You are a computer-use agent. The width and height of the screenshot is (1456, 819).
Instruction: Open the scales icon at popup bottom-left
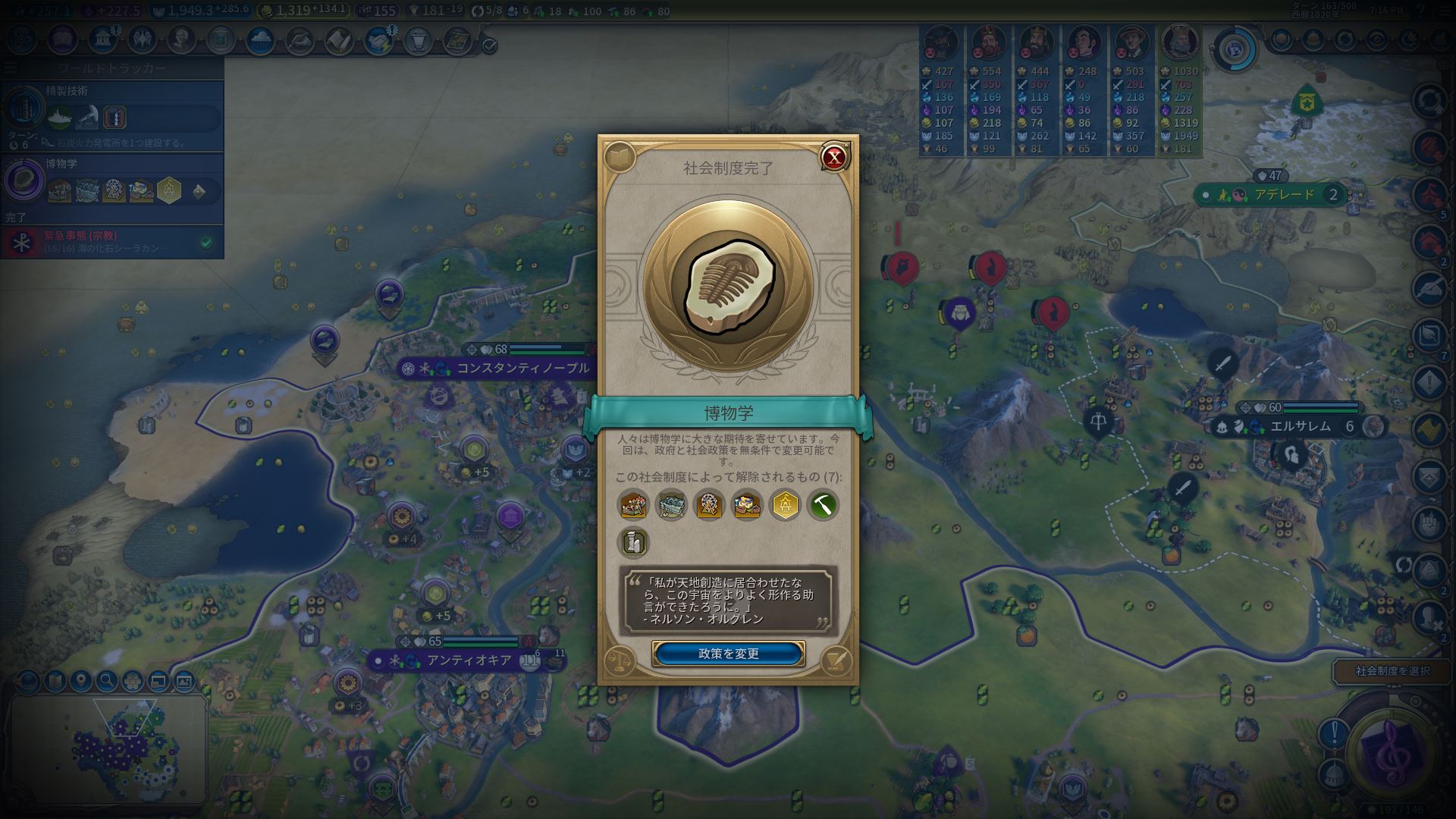click(x=620, y=660)
